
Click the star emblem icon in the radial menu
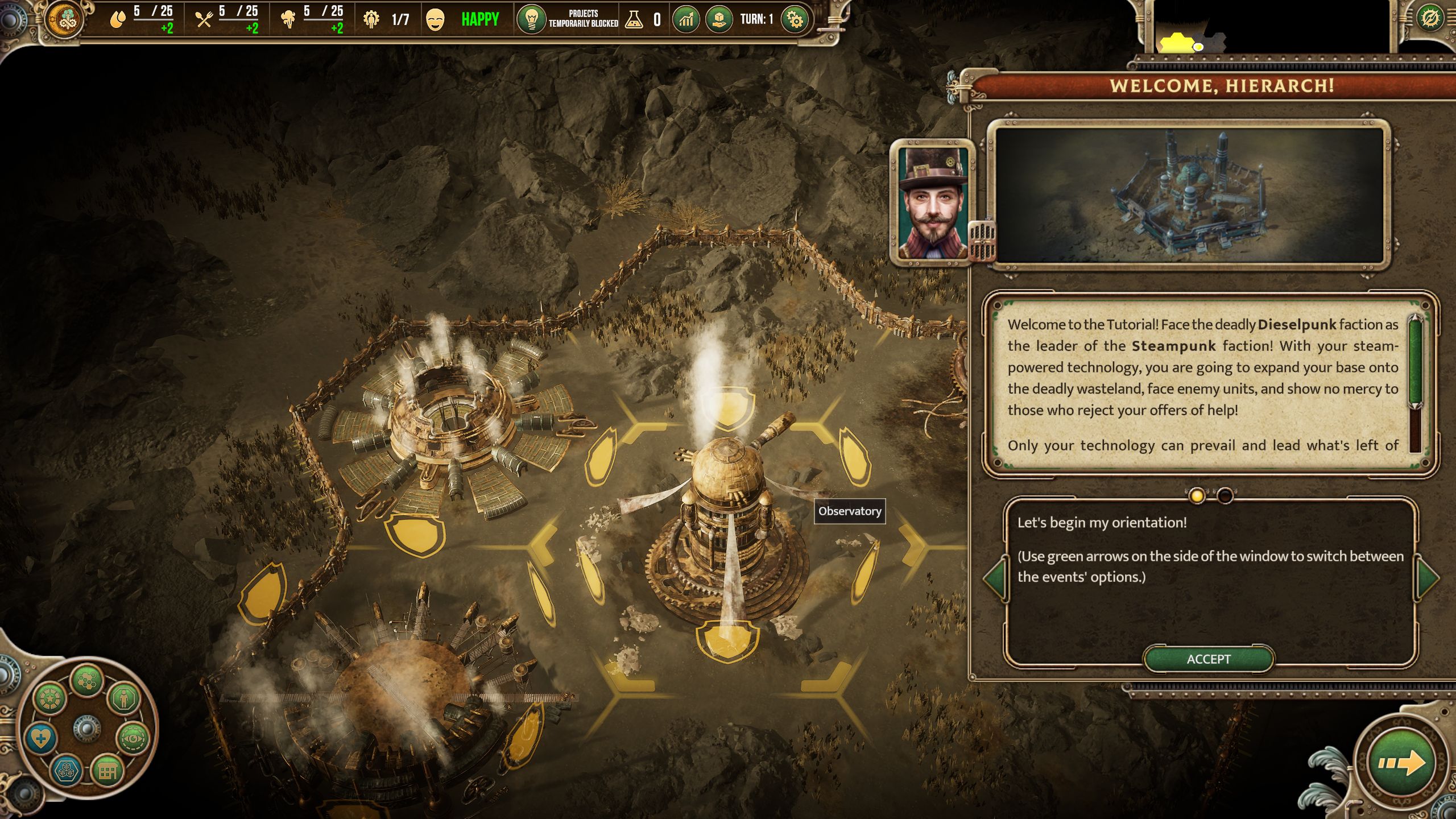point(50,698)
